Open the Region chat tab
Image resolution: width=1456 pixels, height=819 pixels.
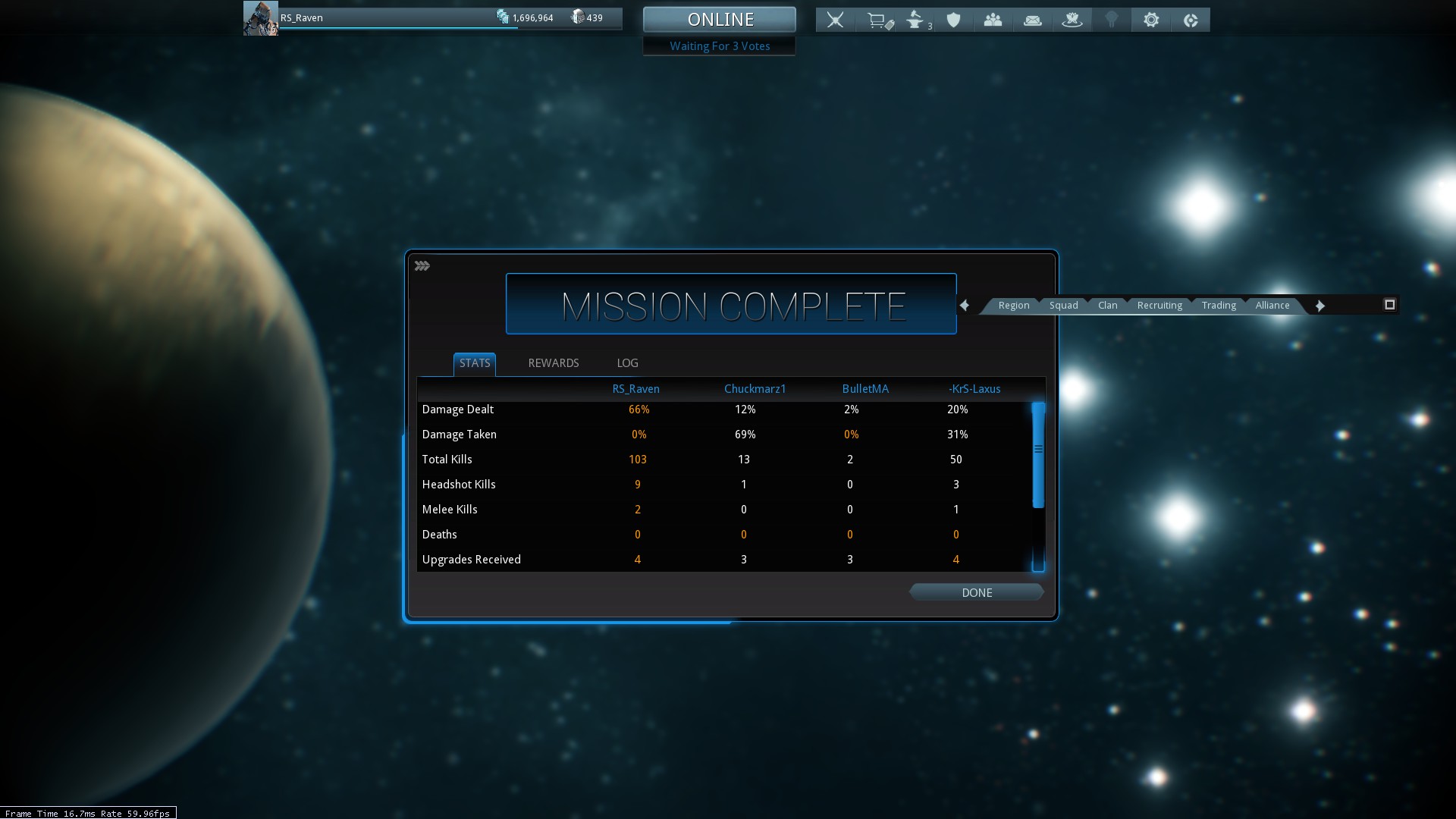(x=1013, y=306)
